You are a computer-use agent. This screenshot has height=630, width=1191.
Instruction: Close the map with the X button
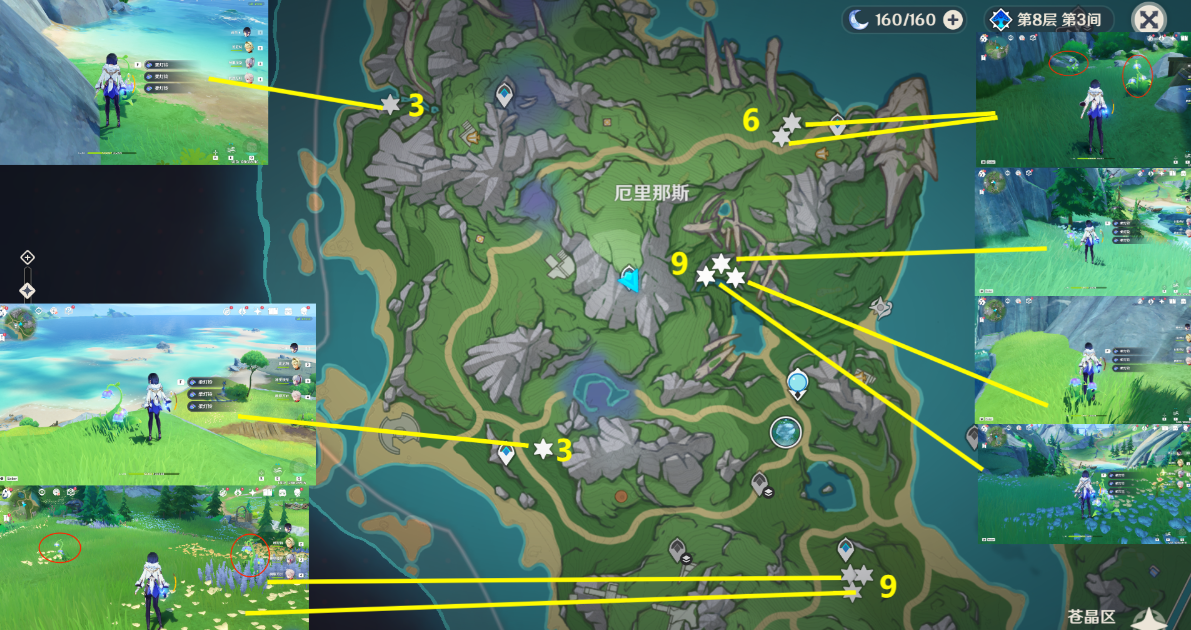point(1150,19)
